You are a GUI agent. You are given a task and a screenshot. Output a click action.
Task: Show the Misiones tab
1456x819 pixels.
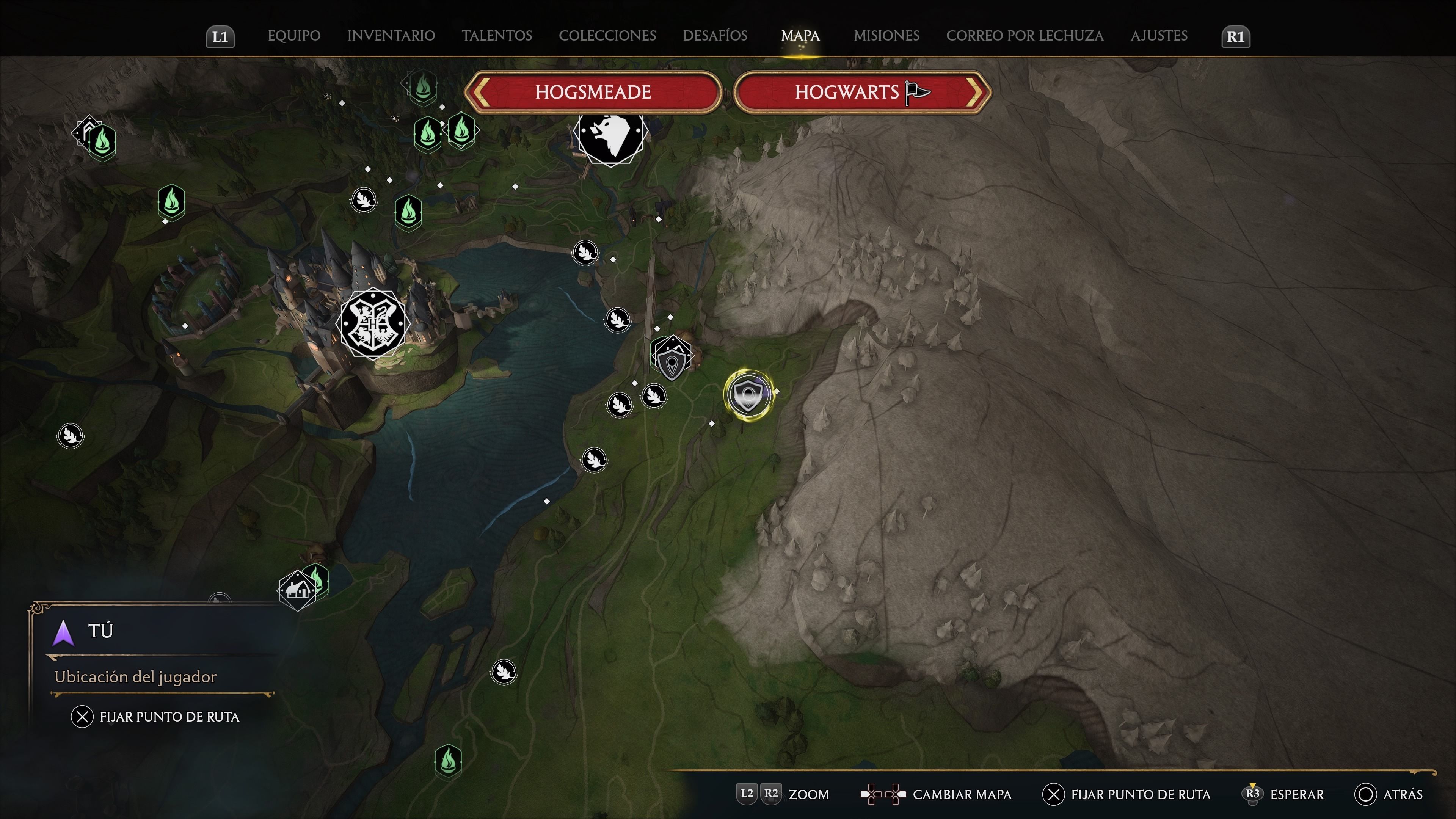(886, 36)
